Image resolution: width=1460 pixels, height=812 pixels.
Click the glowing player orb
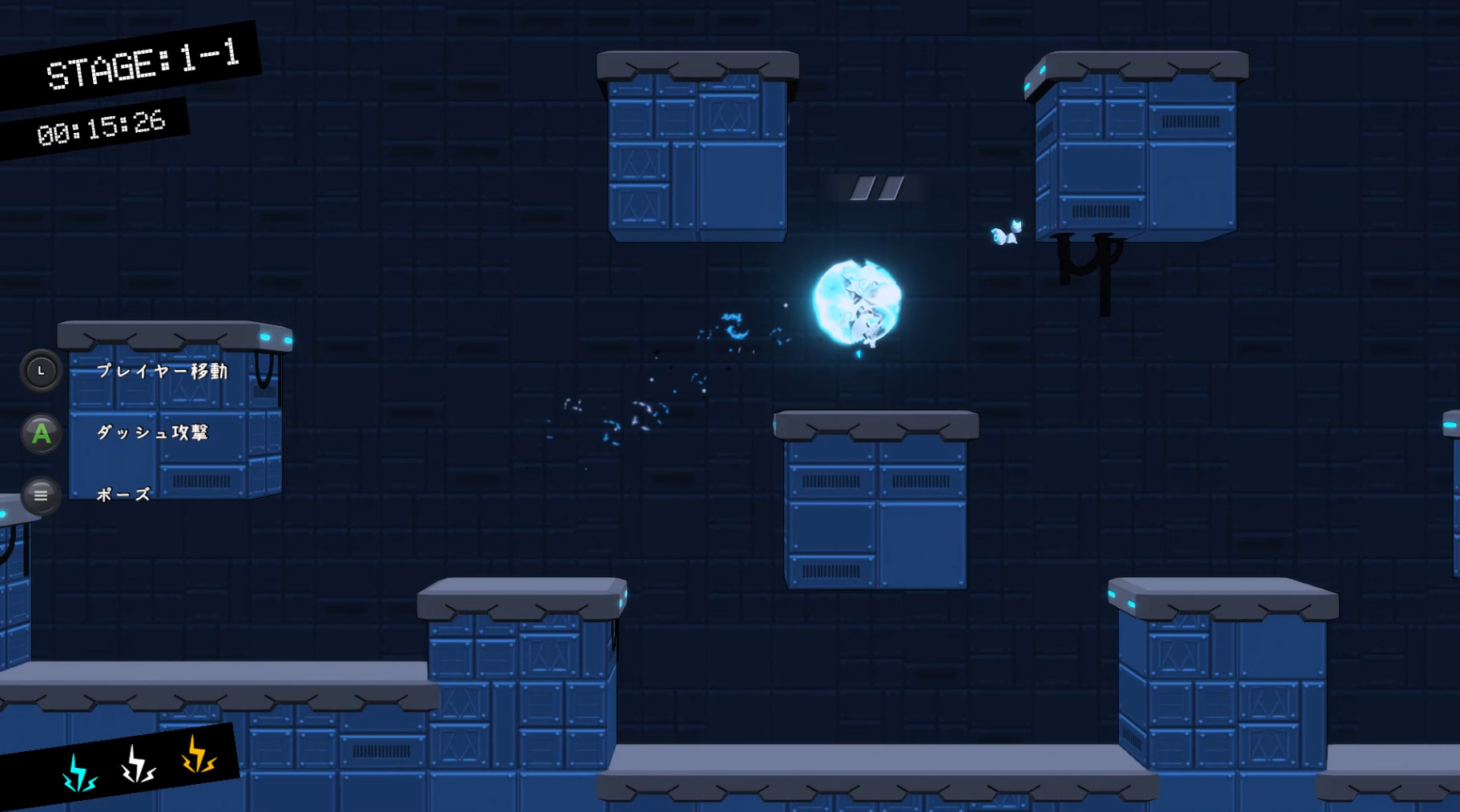(x=858, y=303)
